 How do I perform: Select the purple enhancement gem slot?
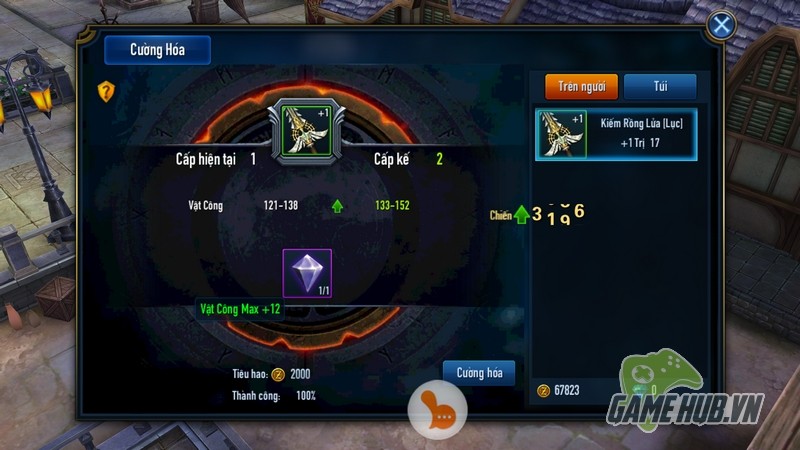[307, 274]
